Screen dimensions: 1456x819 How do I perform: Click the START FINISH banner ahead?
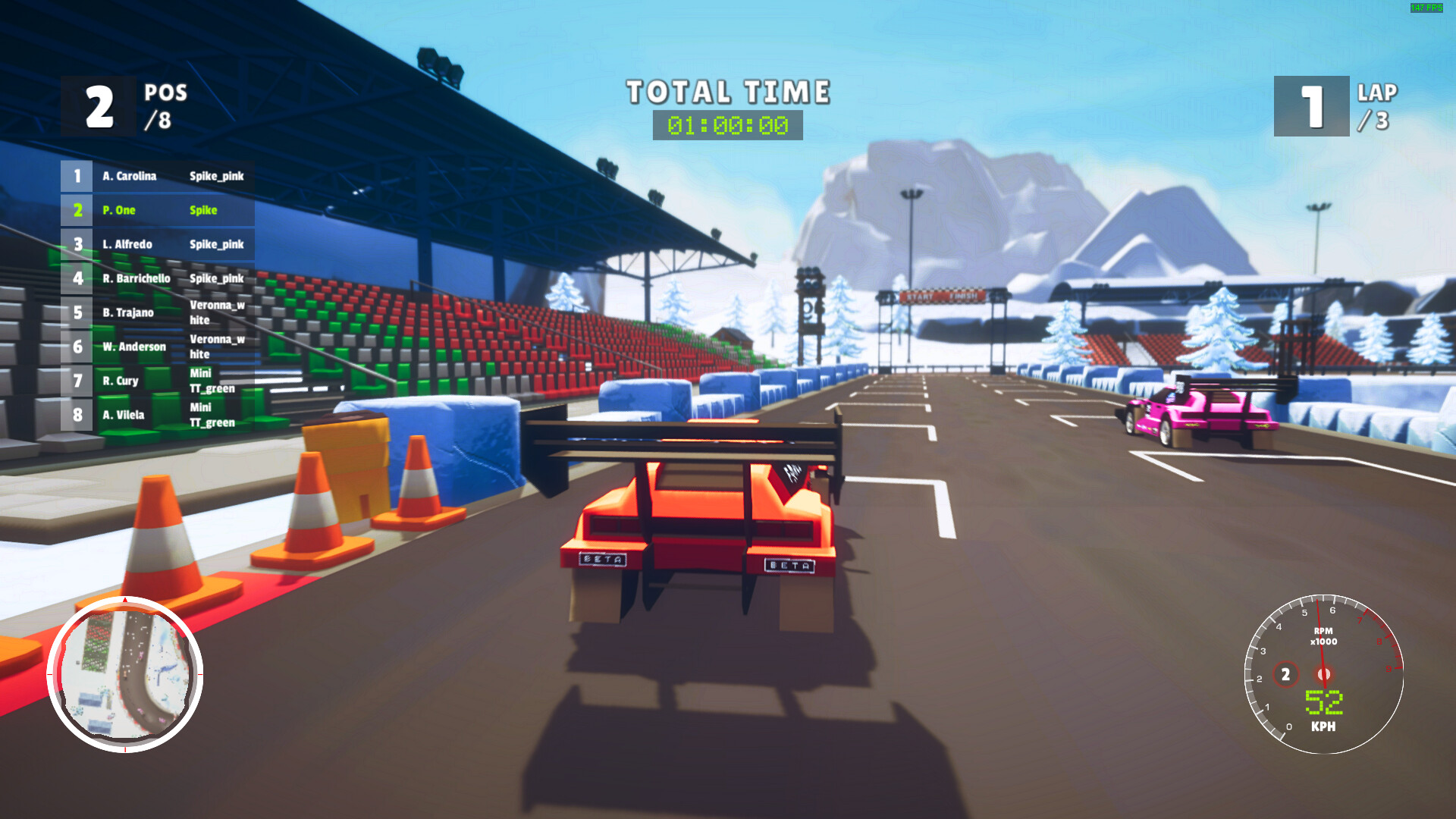point(943,297)
